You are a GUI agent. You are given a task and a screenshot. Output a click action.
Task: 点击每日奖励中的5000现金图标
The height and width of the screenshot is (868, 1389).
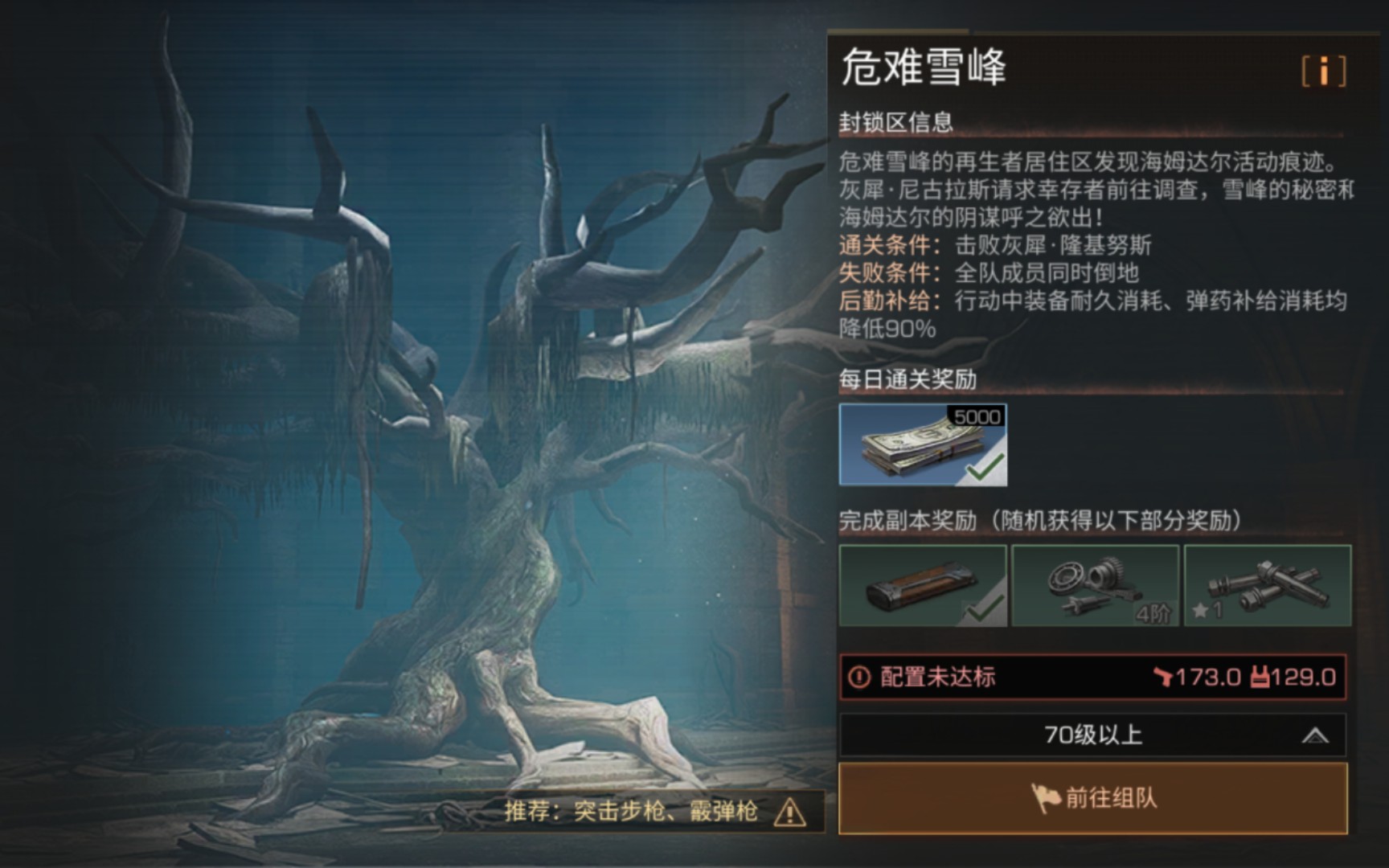pyautogui.click(x=923, y=447)
